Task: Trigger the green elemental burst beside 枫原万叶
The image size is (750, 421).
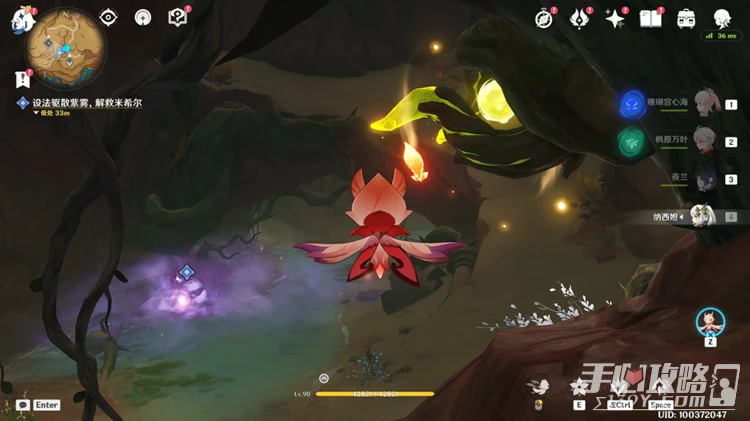Action: point(631,141)
